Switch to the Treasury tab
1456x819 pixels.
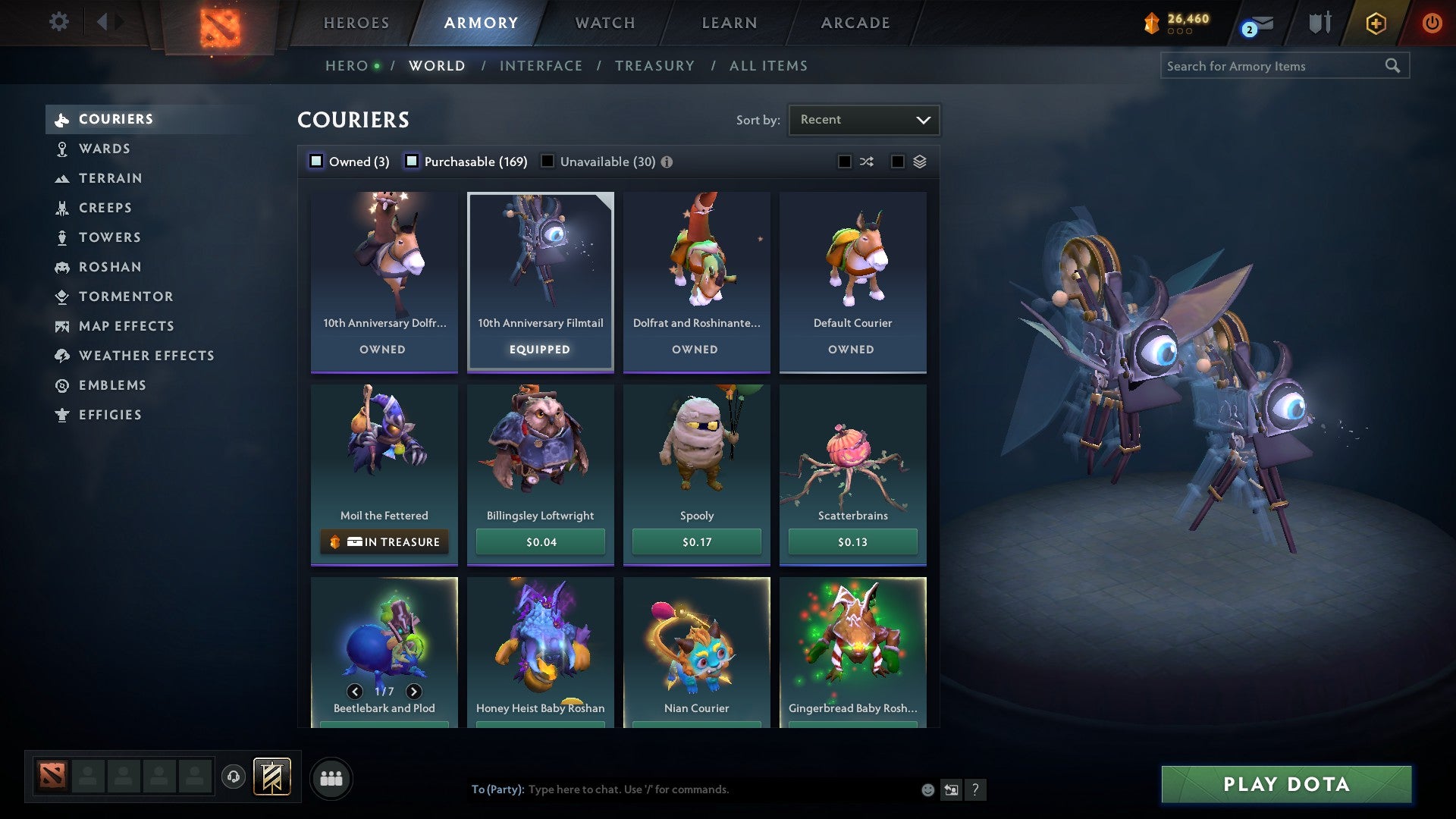654,65
